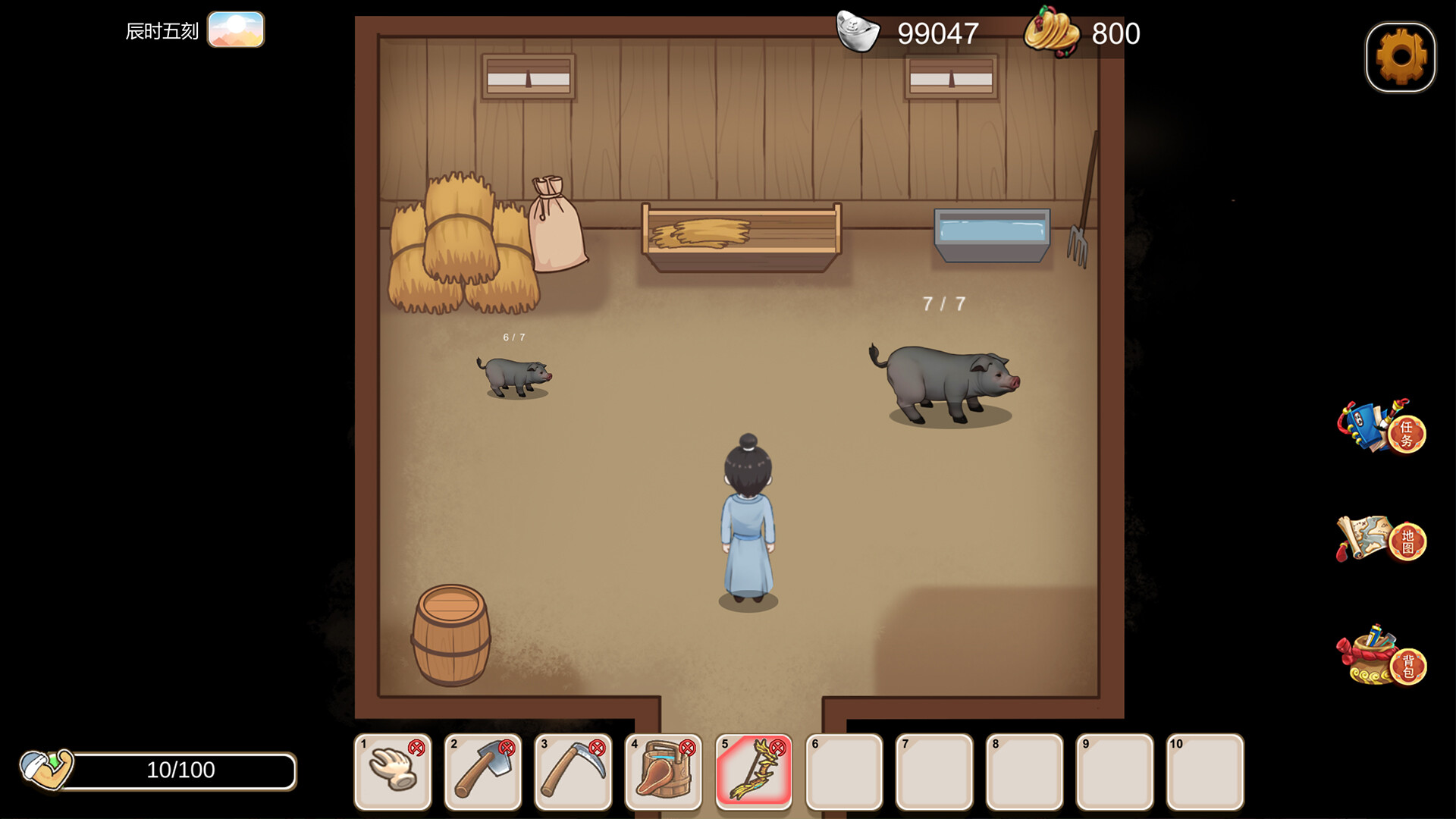Select the hand tool in slot 1
Screen dimensions: 1456x819
(392, 772)
